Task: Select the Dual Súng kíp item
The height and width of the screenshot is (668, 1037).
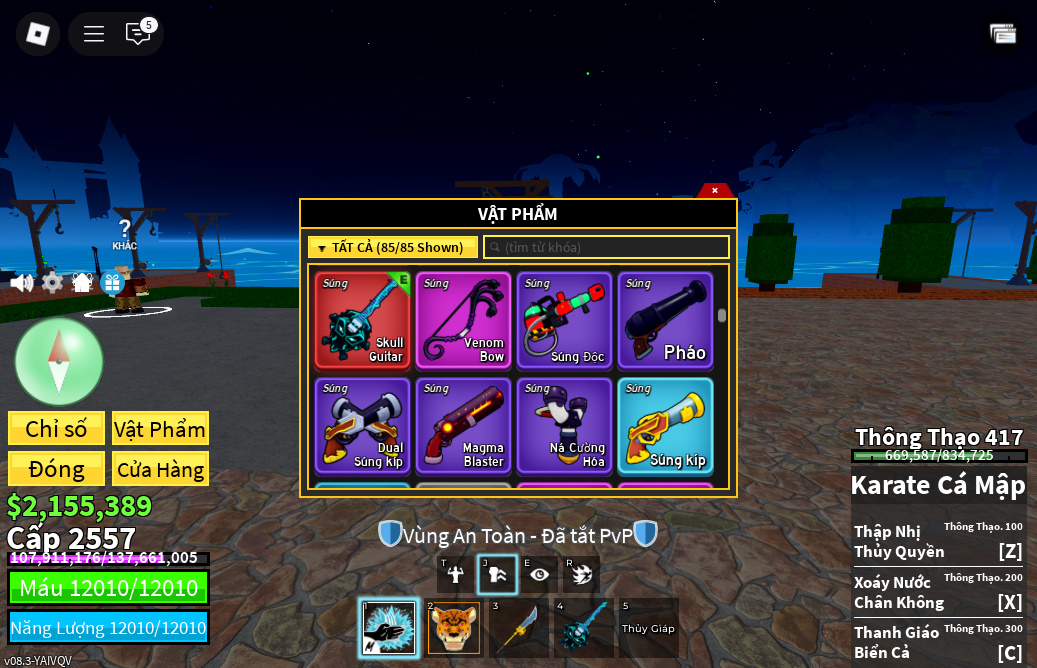Action: [x=362, y=425]
